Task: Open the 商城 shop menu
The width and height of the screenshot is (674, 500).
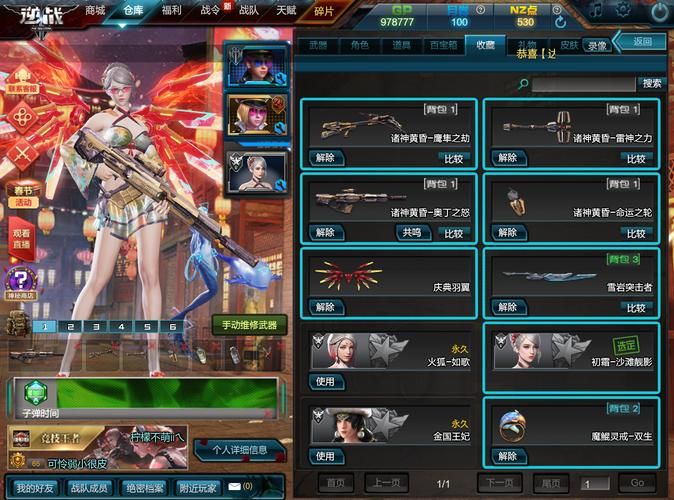Action: pyautogui.click(x=95, y=9)
